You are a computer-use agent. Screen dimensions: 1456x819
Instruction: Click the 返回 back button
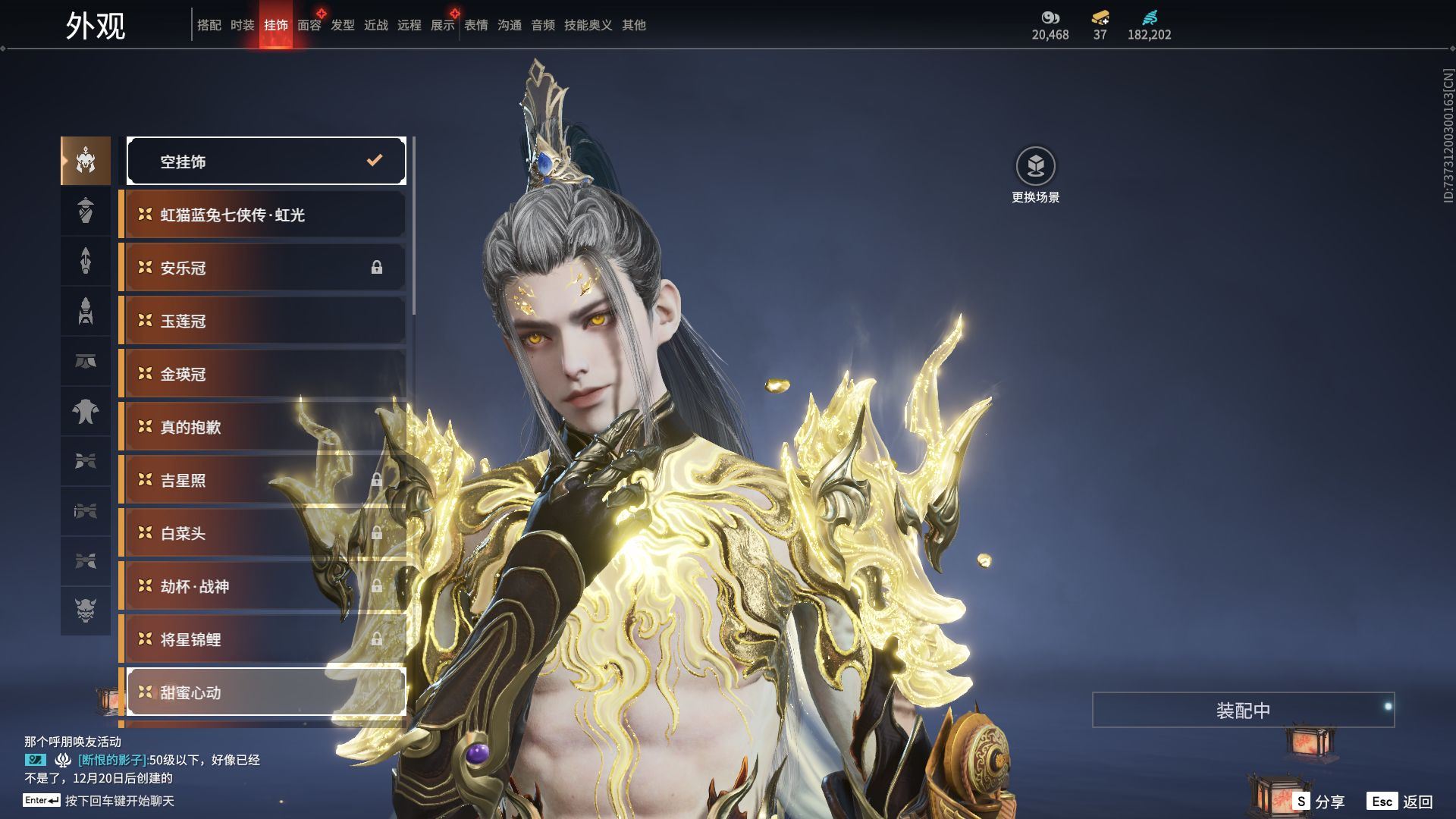pyautogui.click(x=1400, y=802)
